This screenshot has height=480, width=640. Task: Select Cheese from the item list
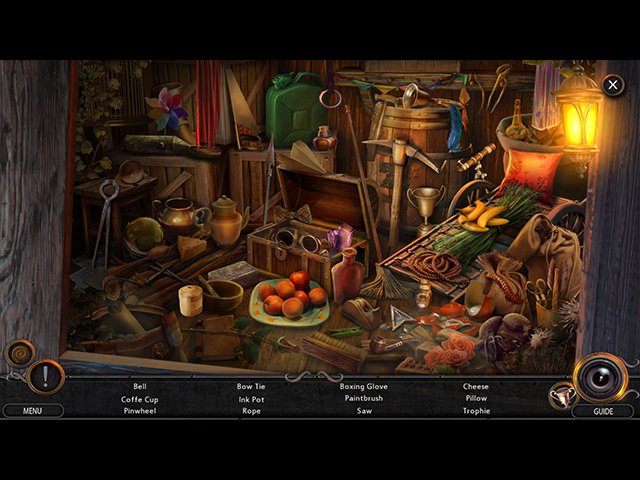pos(475,386)
